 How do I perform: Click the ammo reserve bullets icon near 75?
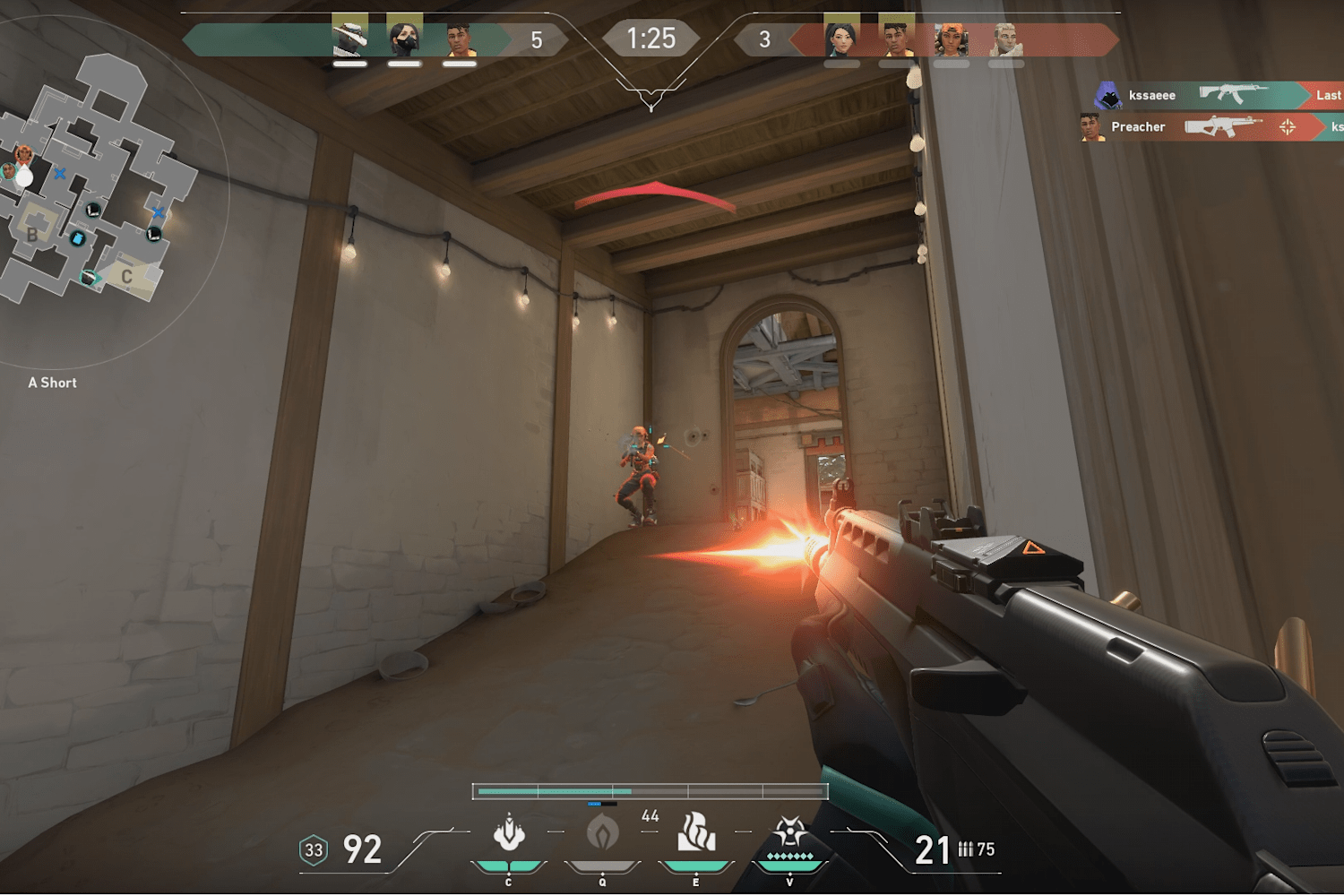[968, 849]
